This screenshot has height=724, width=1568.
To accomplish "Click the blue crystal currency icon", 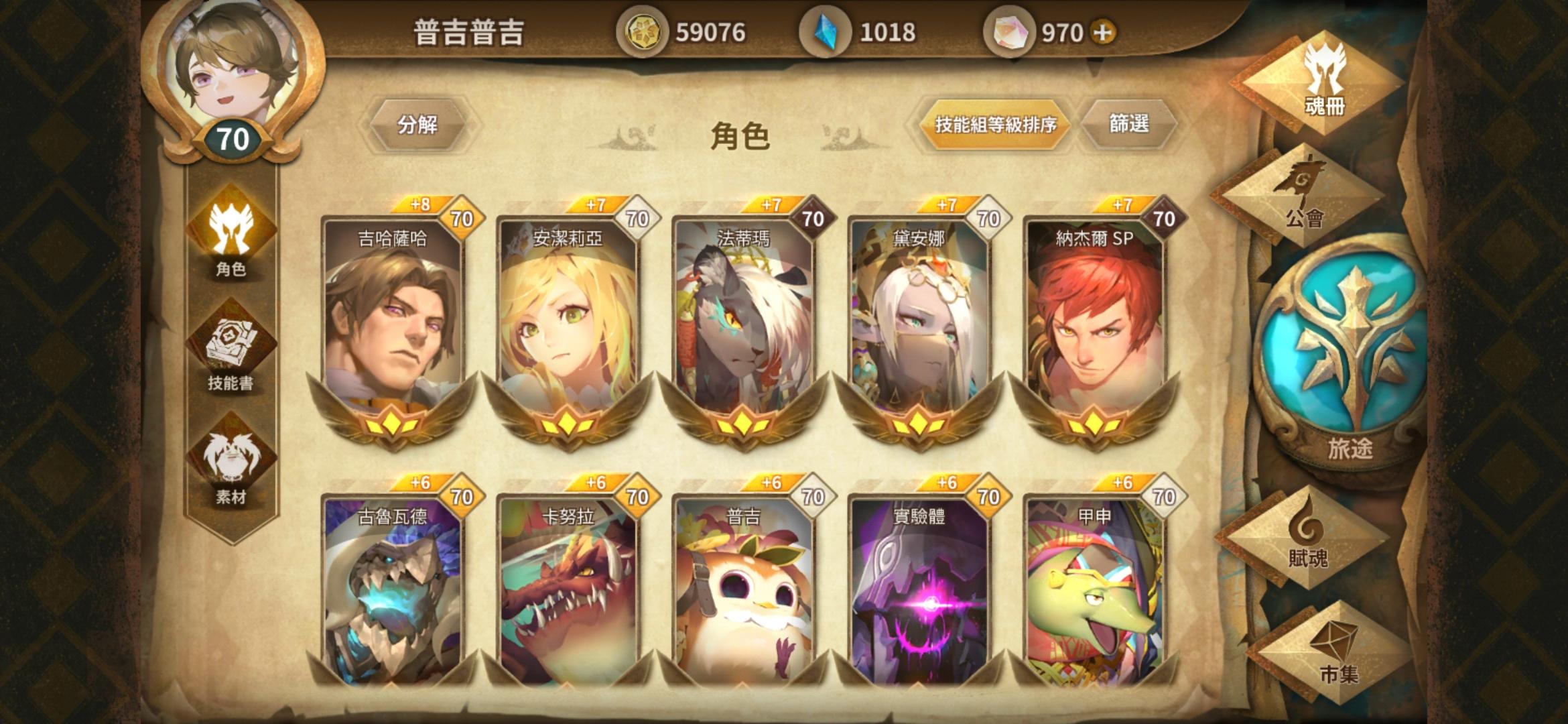I will [x=829, y=29].
